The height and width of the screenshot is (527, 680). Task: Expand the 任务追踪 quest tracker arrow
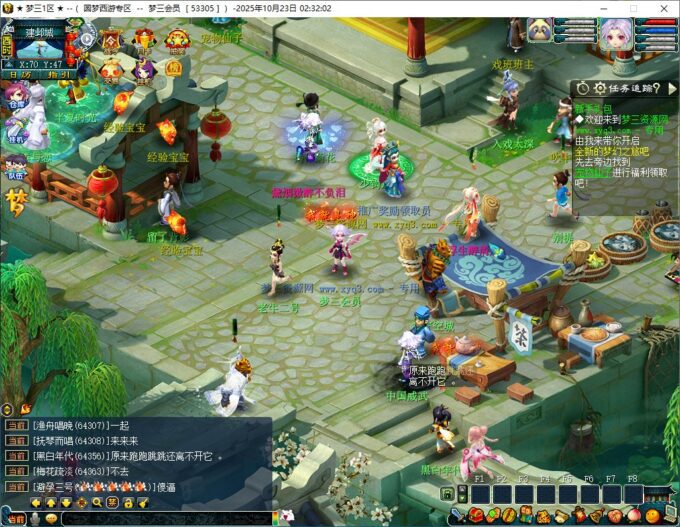[671, 88]
